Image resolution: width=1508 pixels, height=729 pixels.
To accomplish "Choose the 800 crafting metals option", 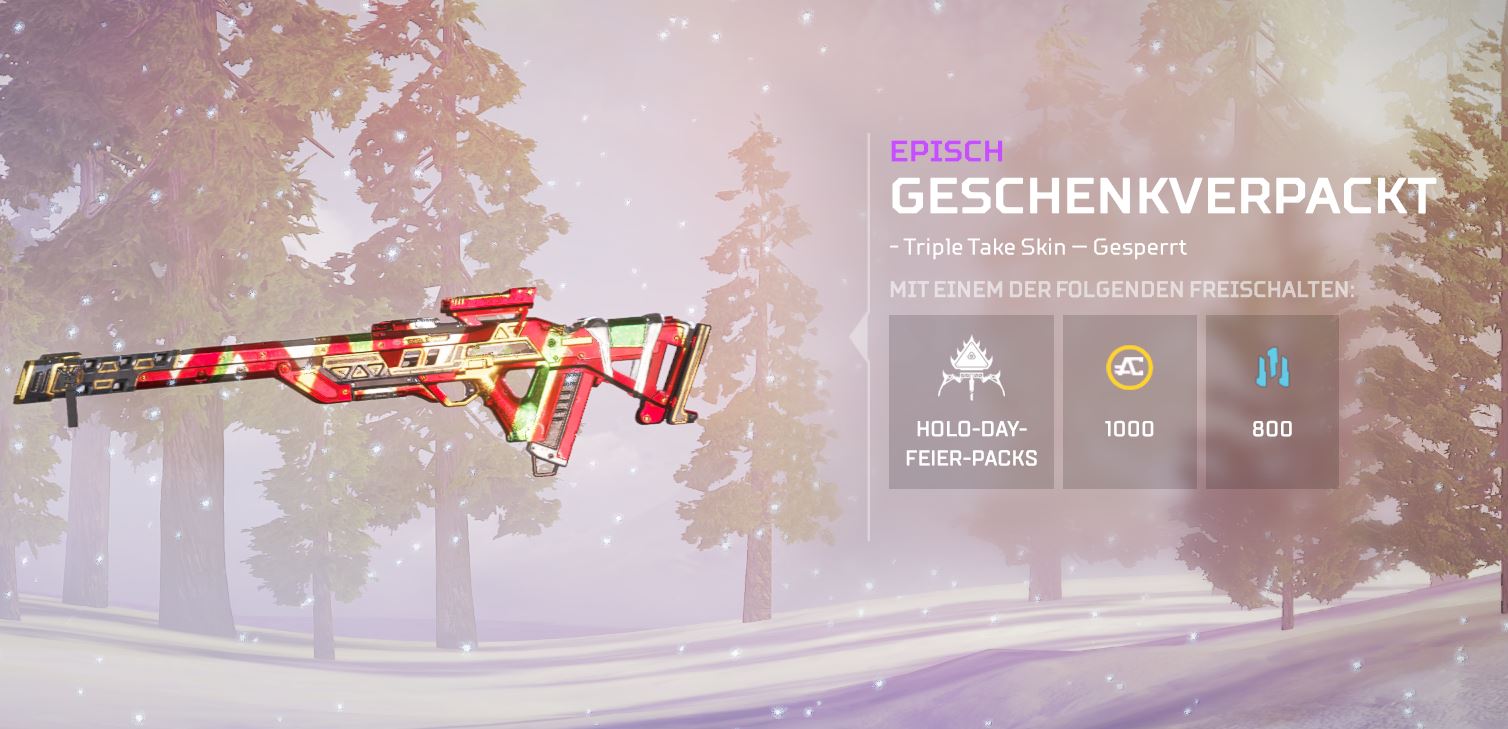I will coord(1272,402).
